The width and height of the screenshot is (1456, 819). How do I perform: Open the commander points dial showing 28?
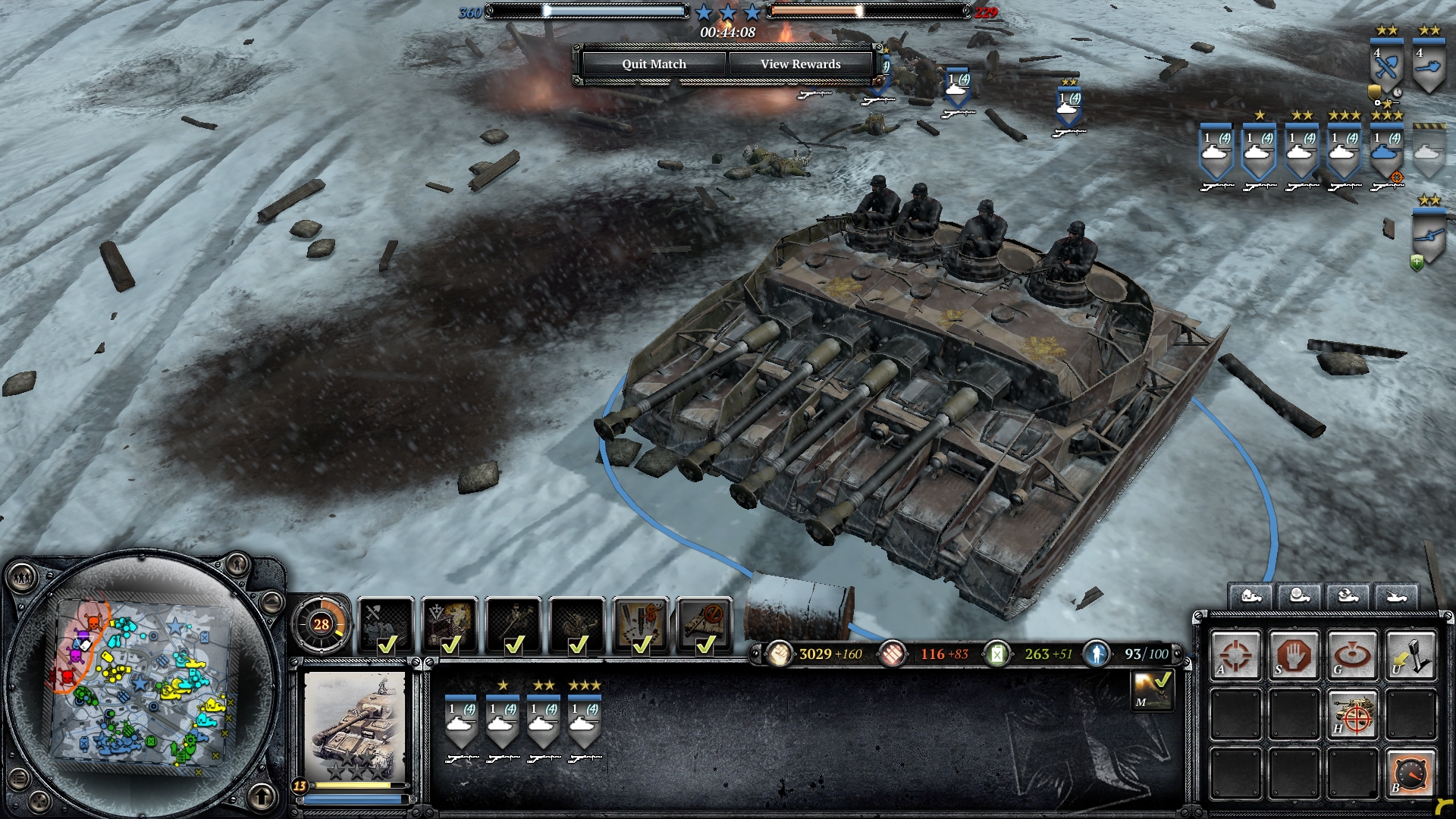(x=321, y=624)
